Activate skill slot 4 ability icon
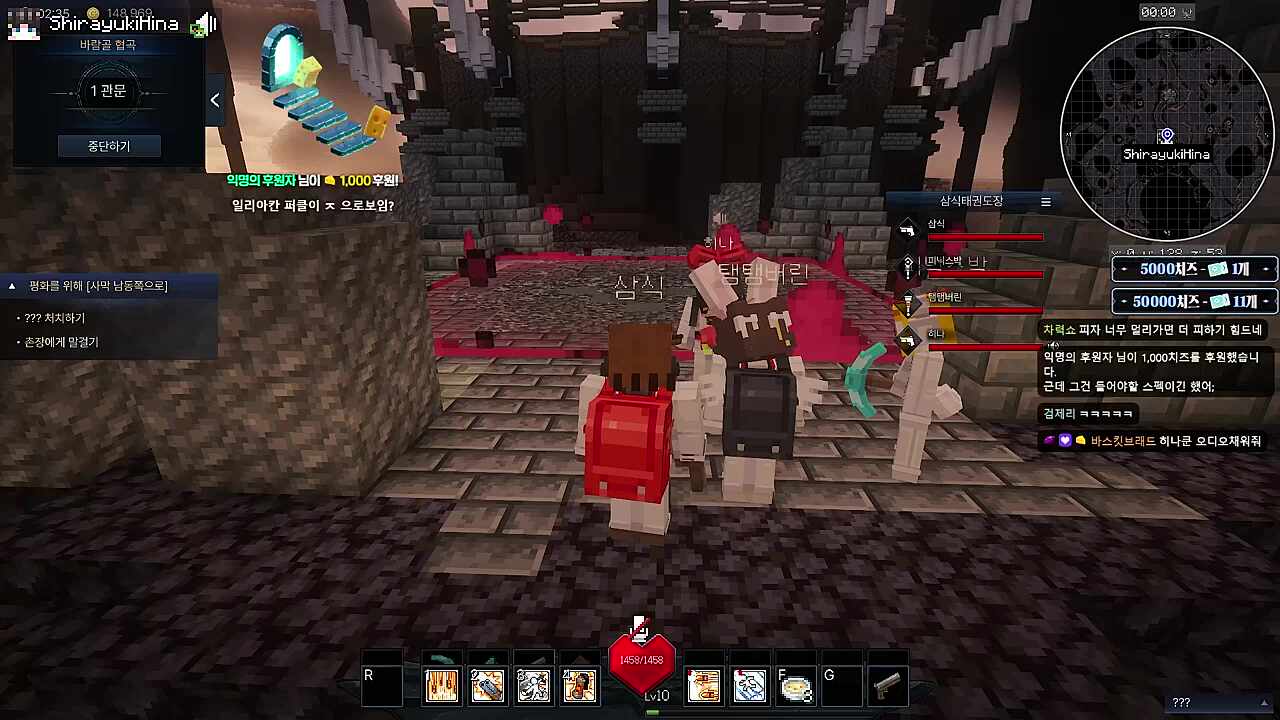Viewport: 1280px width, 720px height. [579, 686]
